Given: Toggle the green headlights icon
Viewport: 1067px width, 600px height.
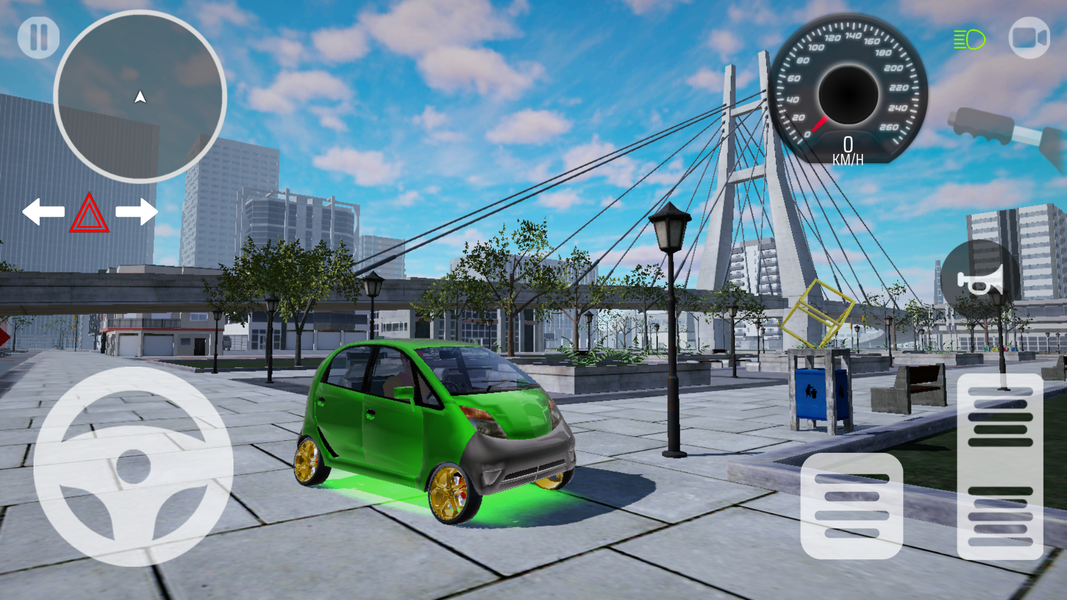Looking at the screenshot, I should click(969, 39).
